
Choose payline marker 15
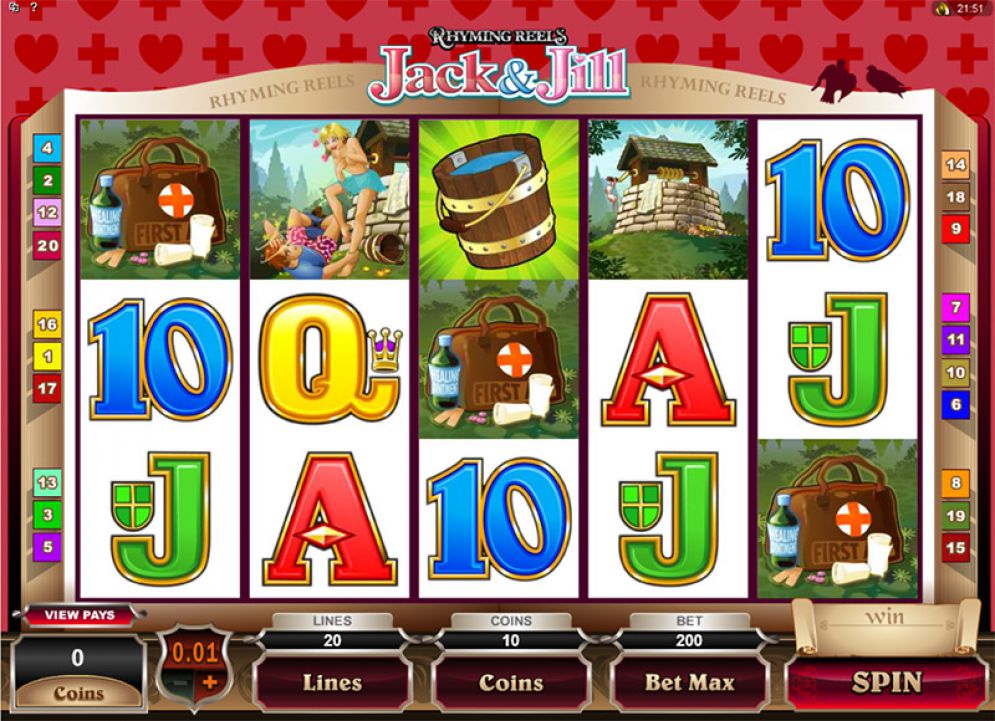pyautogui.click(x=956, y=548)
